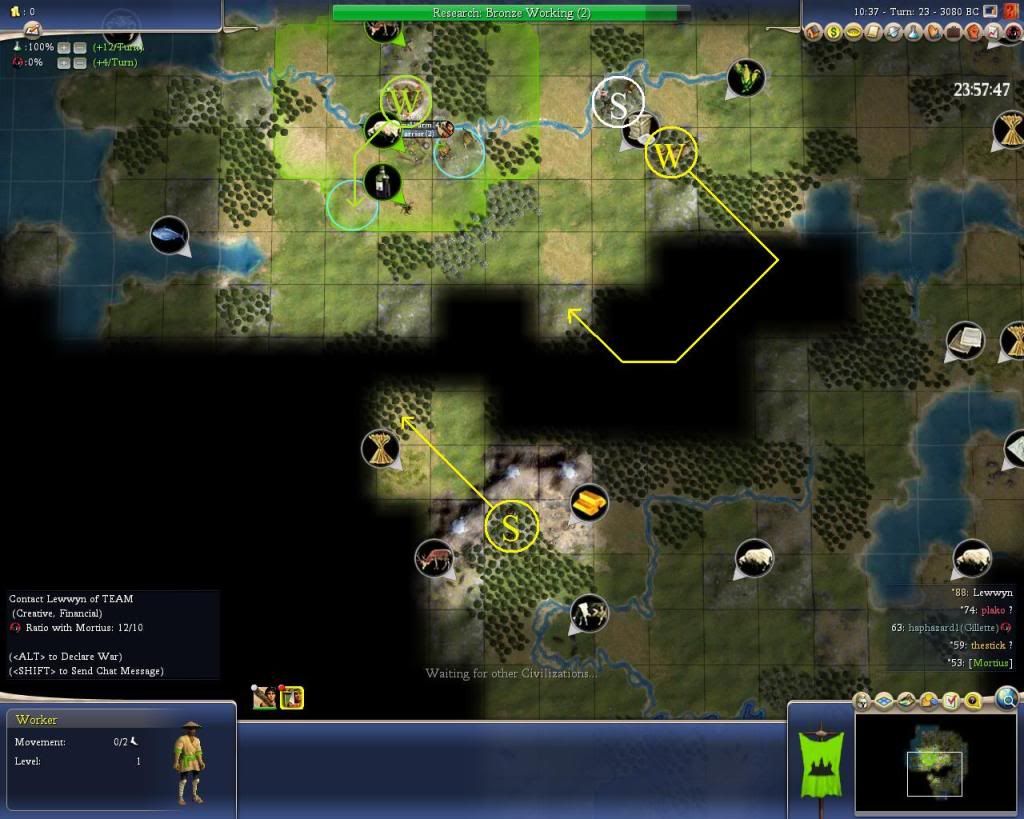Click the minimap to move camera
Image resolution: width=1024 pixels, height=819 pixels.
934,762
